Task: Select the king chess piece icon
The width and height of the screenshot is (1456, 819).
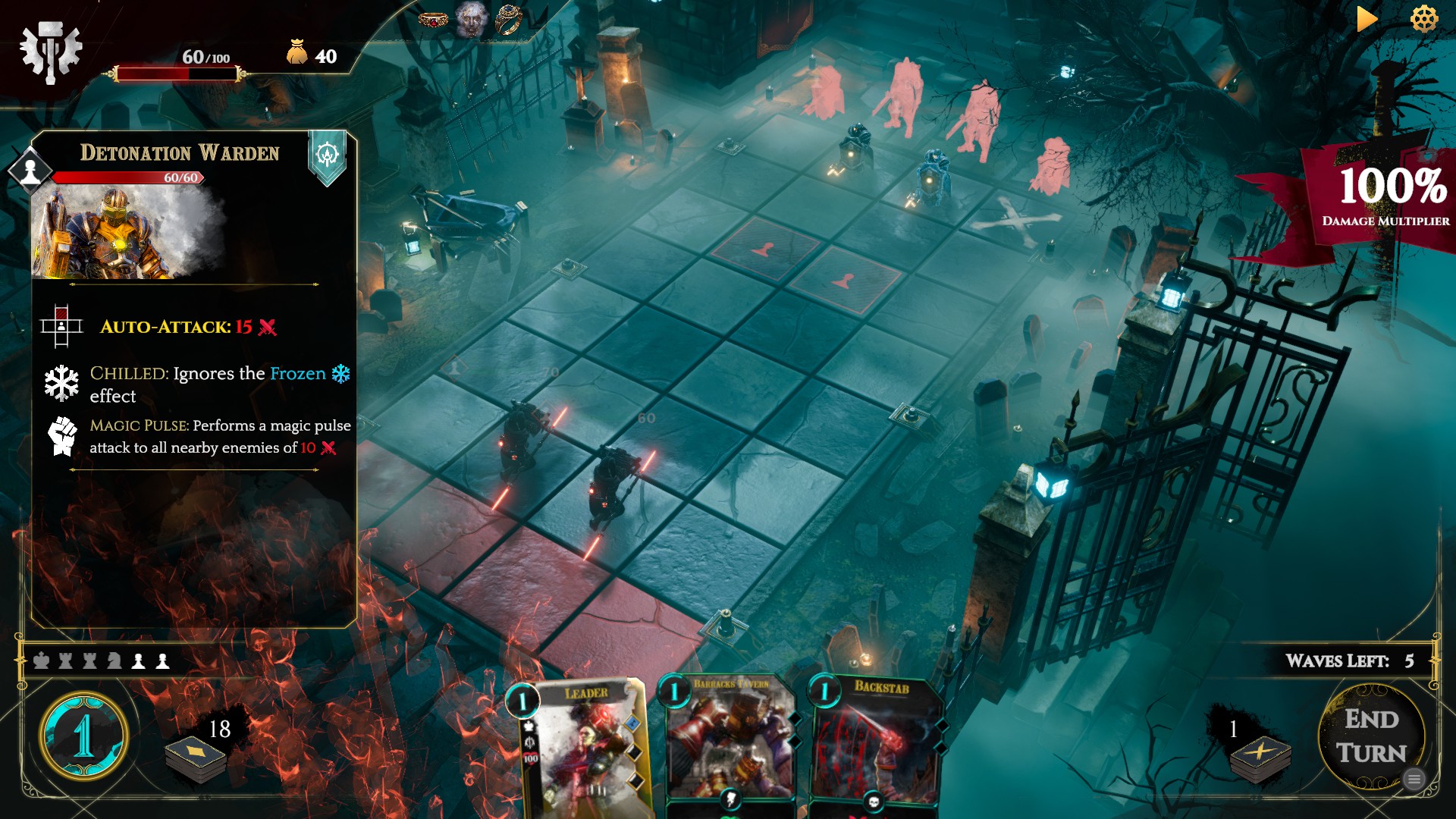Action: pyautogui.click(x=42, y=661)
